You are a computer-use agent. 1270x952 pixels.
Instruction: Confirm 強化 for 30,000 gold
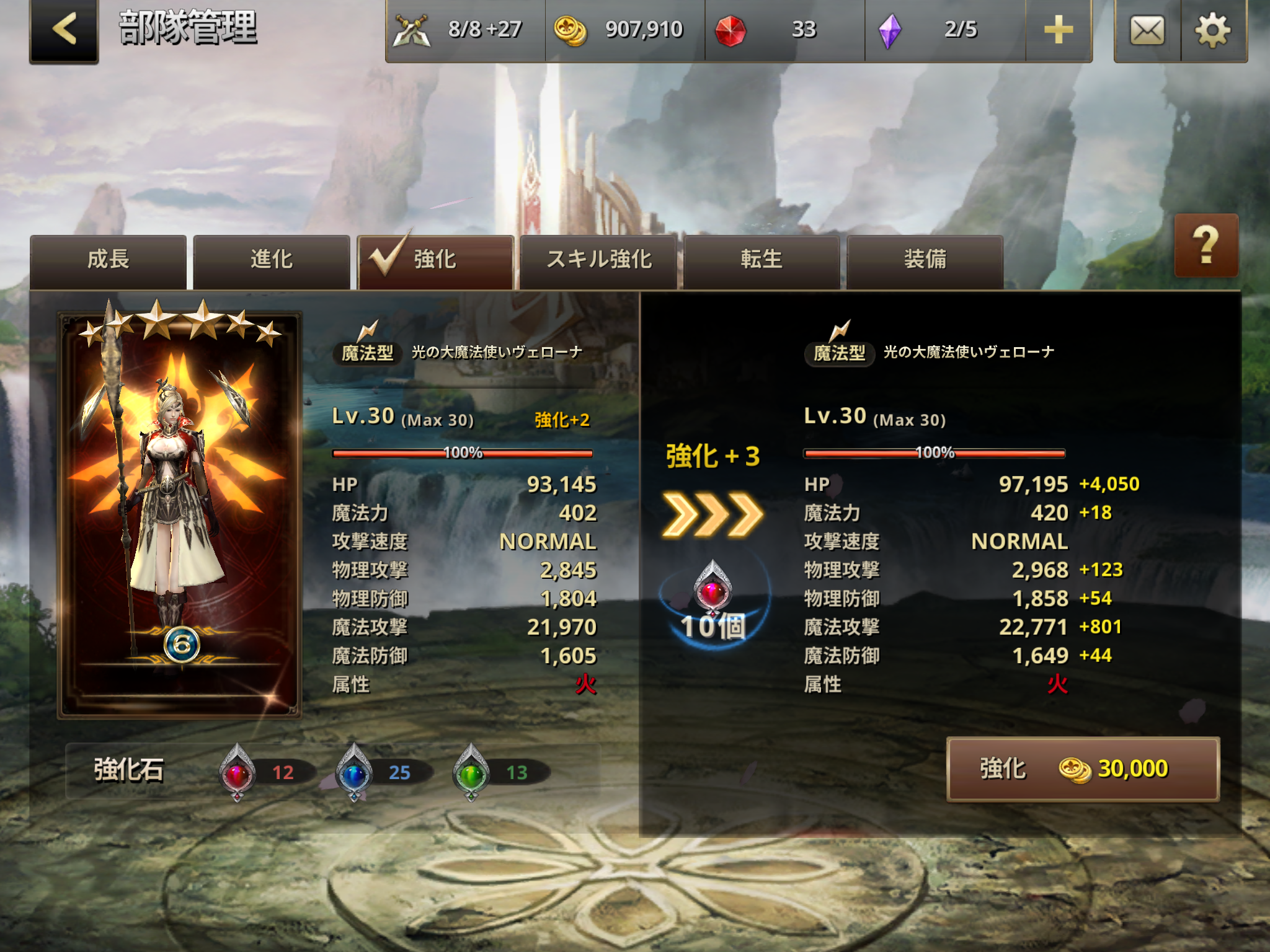pos(1083,769)
